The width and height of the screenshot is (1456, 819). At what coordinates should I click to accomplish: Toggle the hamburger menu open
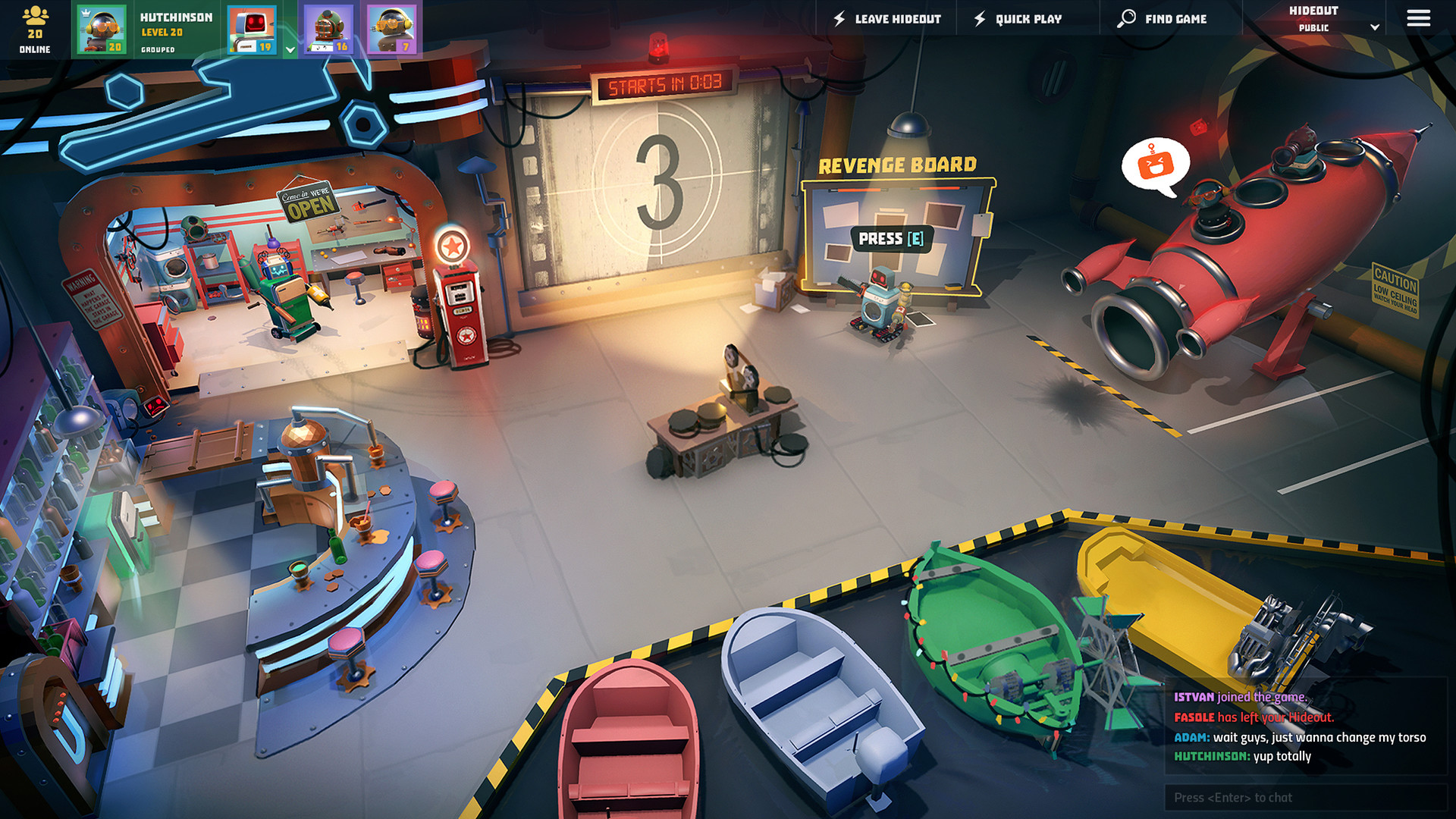tap(1417, 18)
